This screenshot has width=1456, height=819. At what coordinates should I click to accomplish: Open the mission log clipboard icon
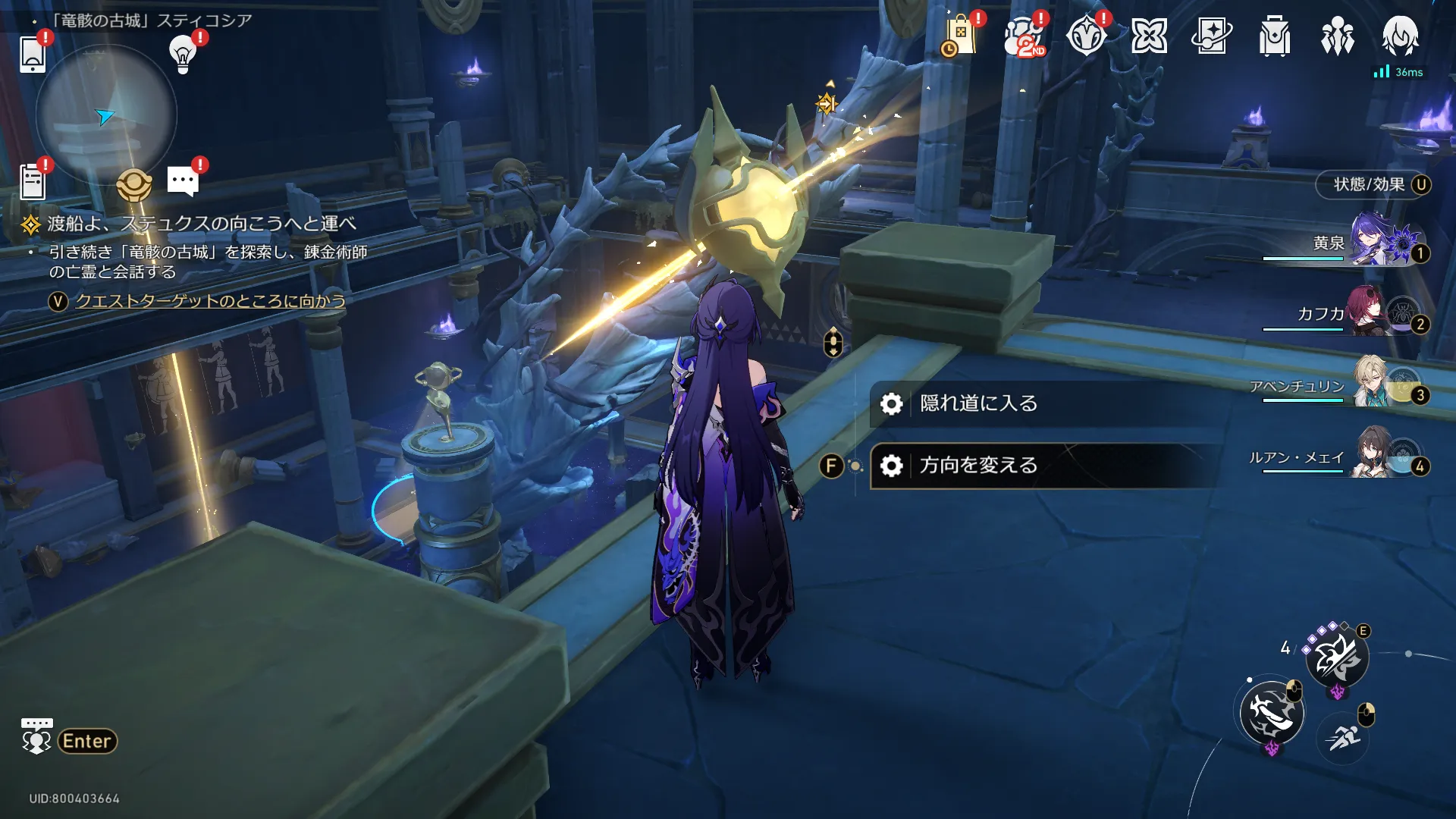33,183
